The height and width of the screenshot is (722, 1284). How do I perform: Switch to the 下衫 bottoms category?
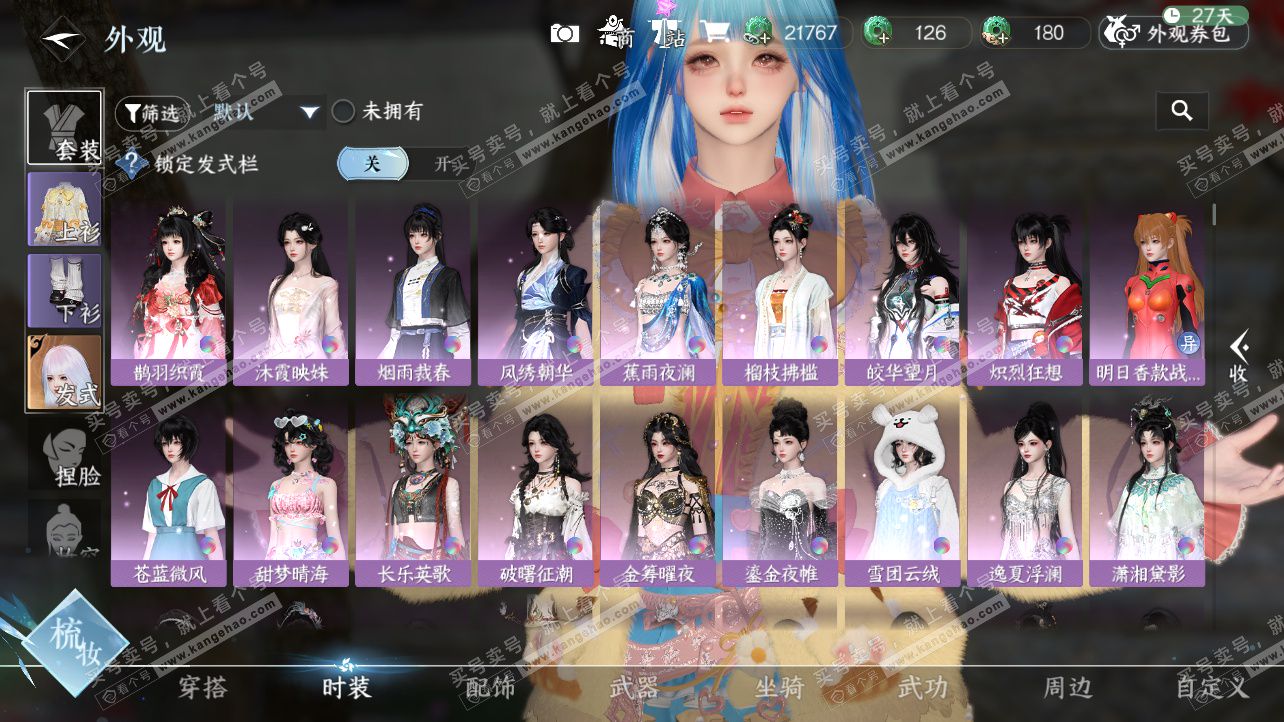[x=64, y=290]
